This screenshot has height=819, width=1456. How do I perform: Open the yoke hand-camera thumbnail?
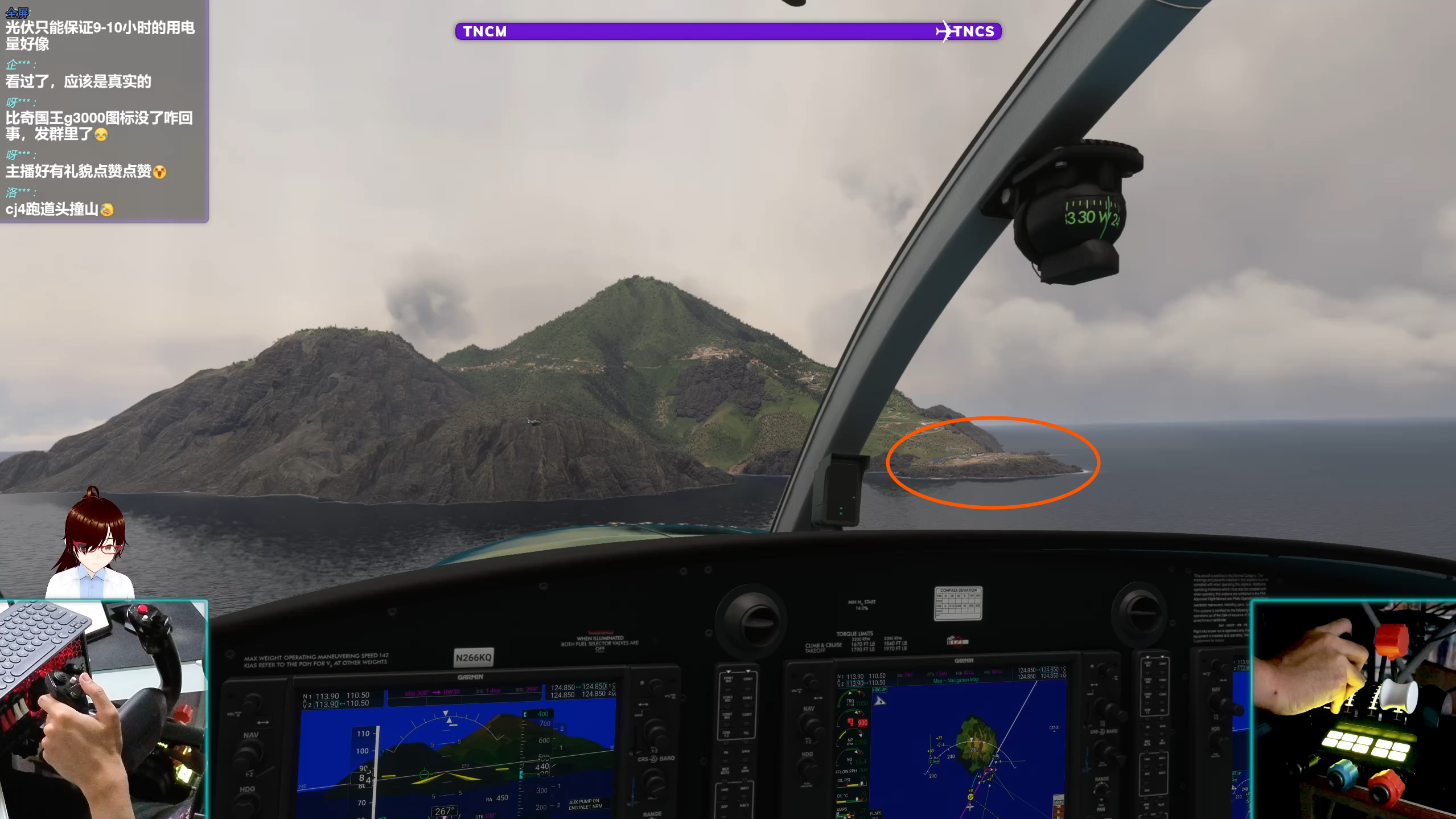(x=103, y=710)
